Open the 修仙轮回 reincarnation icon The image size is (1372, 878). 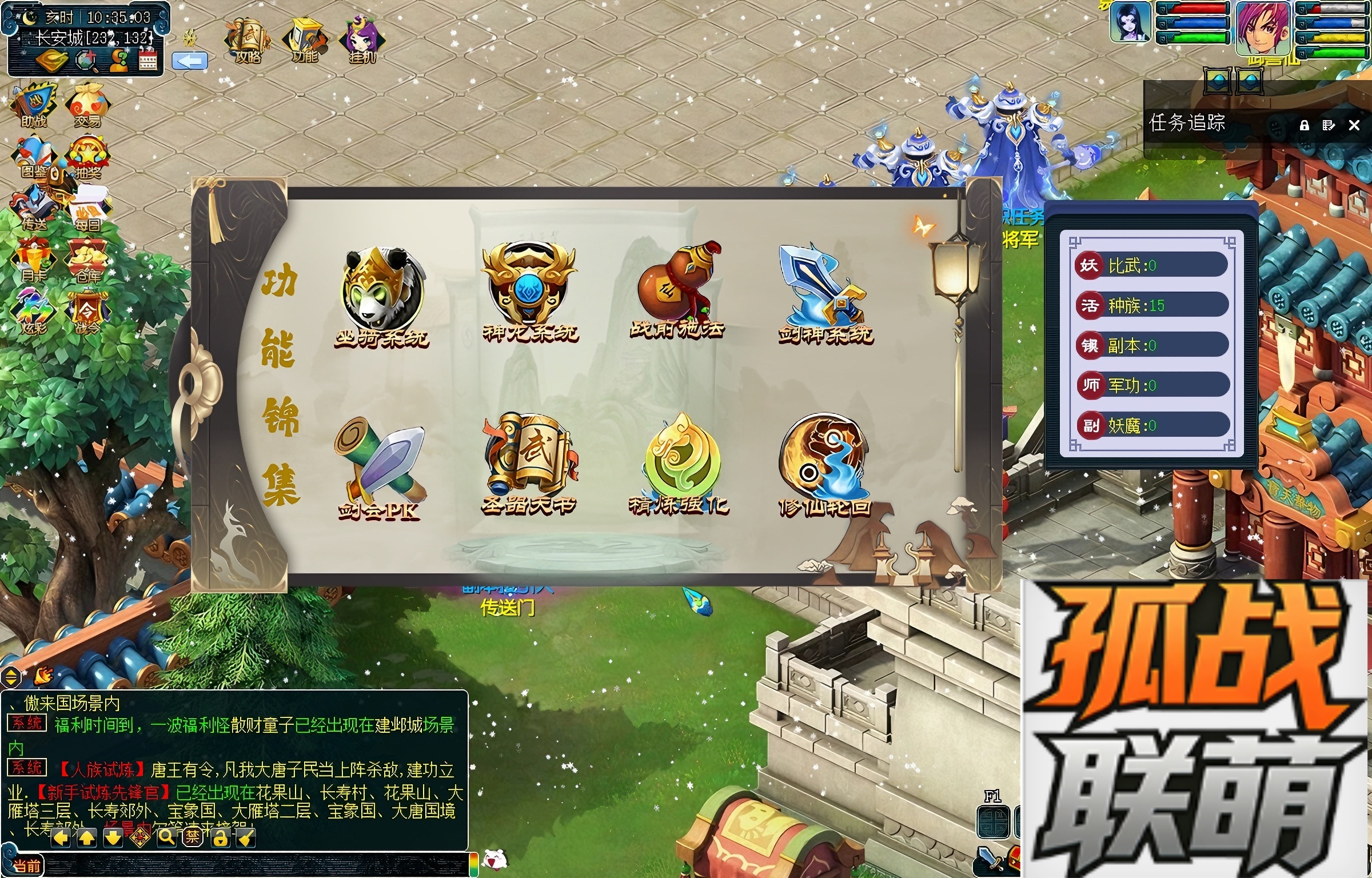[x=825, y=464]
